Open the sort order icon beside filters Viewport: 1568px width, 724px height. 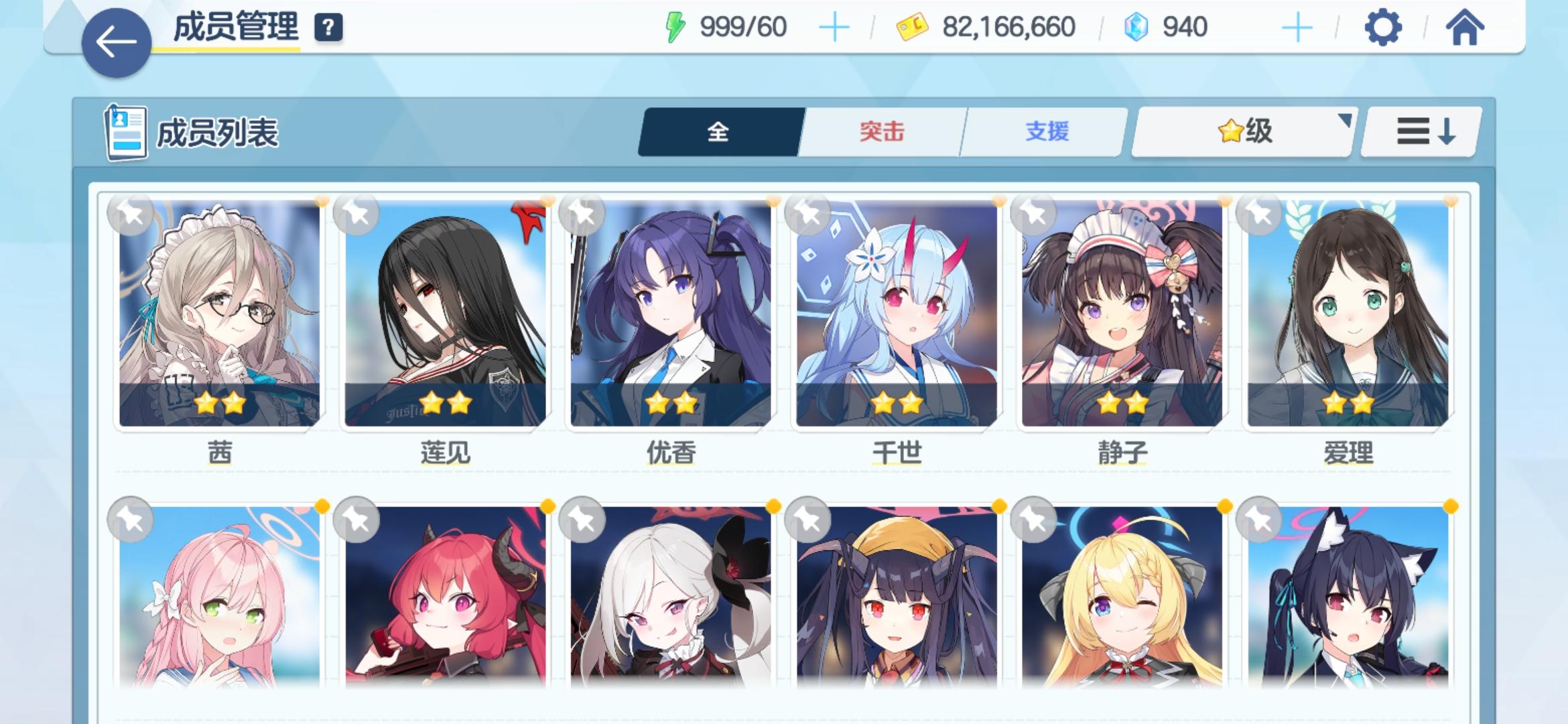(1421, 131)
